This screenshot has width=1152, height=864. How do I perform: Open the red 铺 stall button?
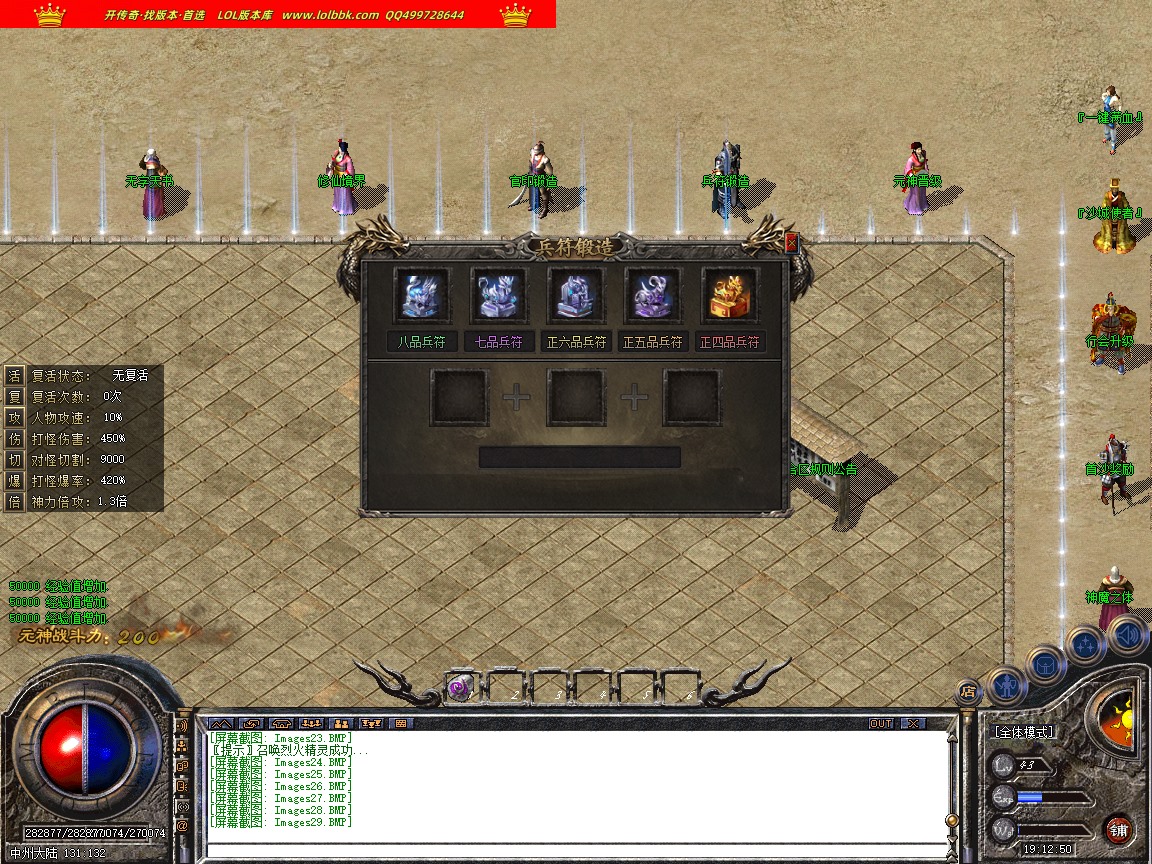(1119, 829)
